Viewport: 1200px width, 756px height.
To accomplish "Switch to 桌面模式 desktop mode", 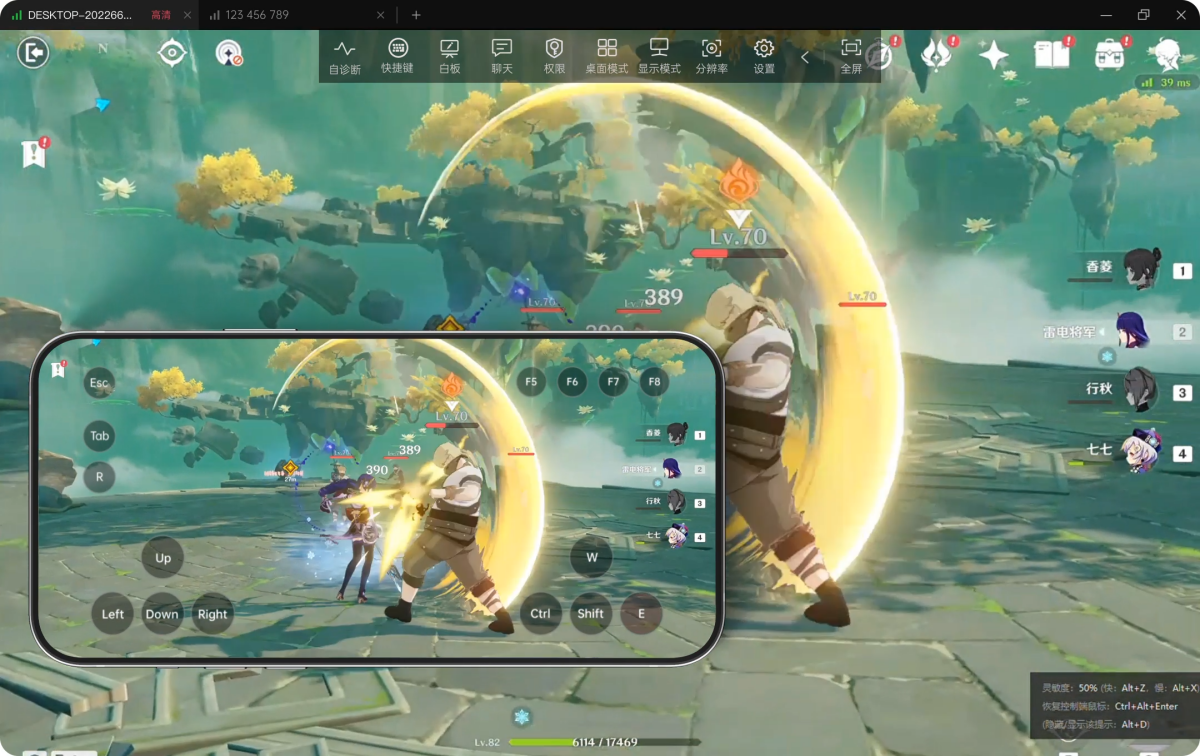I will point(606,57).
